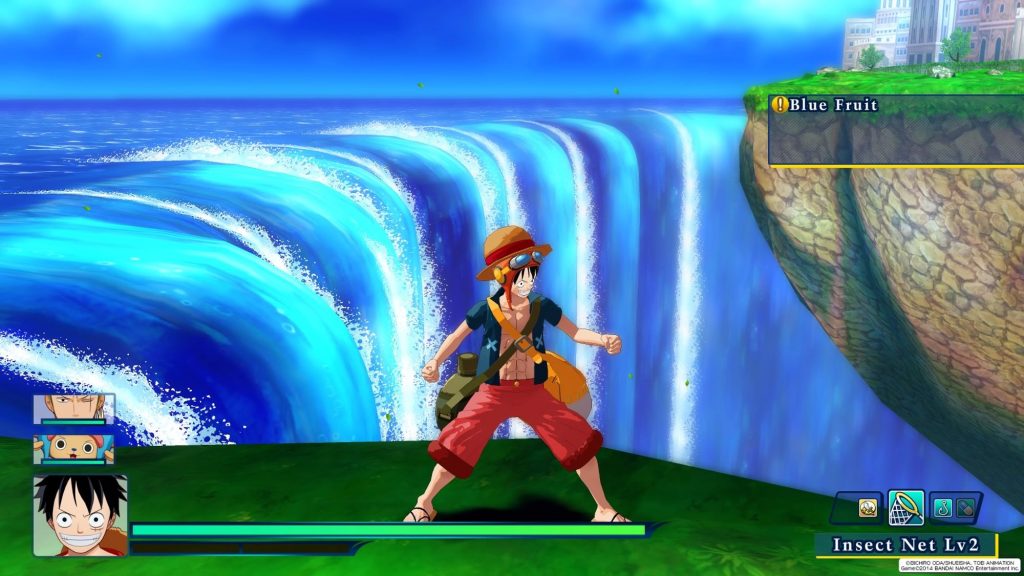1024x576 pixels.
Task: Select the Insect Net tool icon
Action: pos(905,508)
